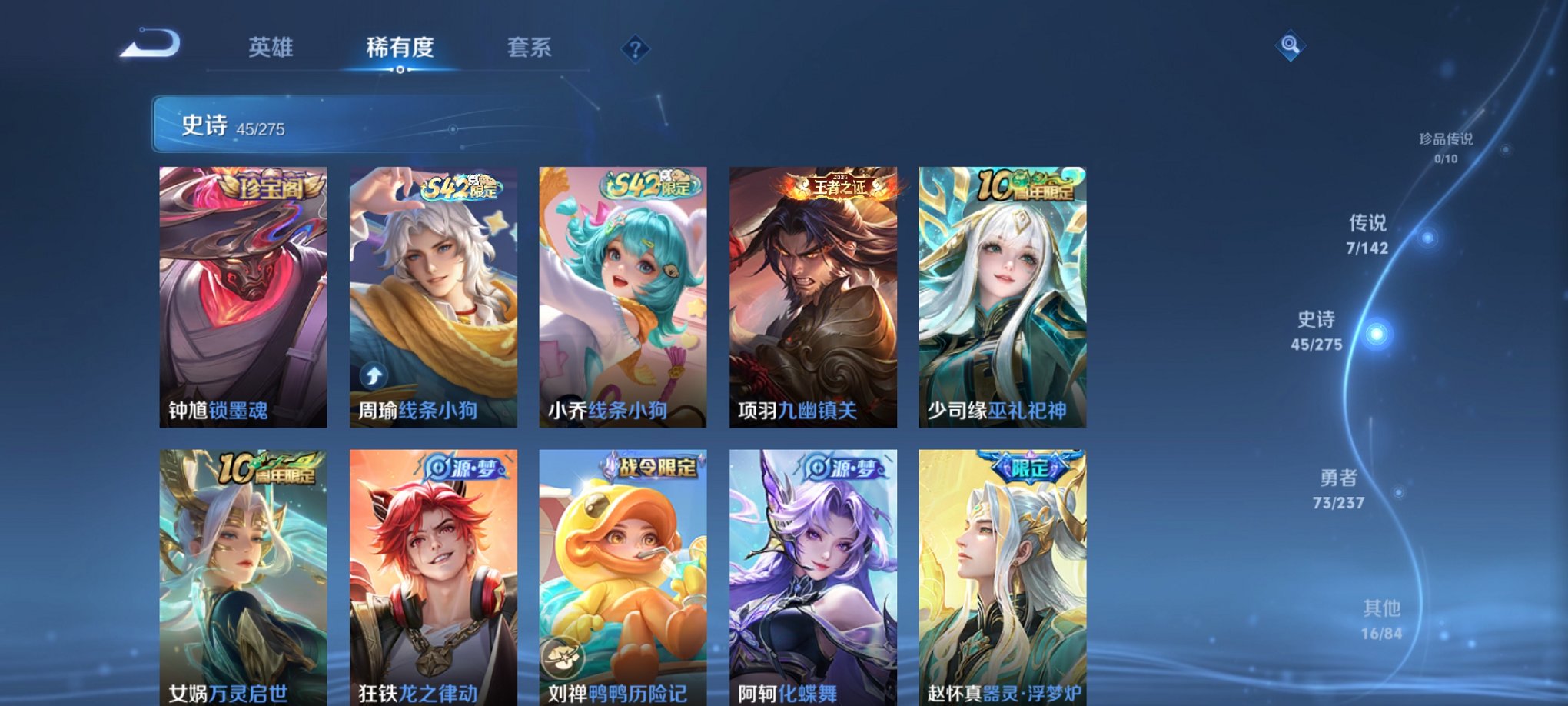The image size is (1568, 706).
Task: Open the search with the magnifier icon
Action: (1291, 46)
